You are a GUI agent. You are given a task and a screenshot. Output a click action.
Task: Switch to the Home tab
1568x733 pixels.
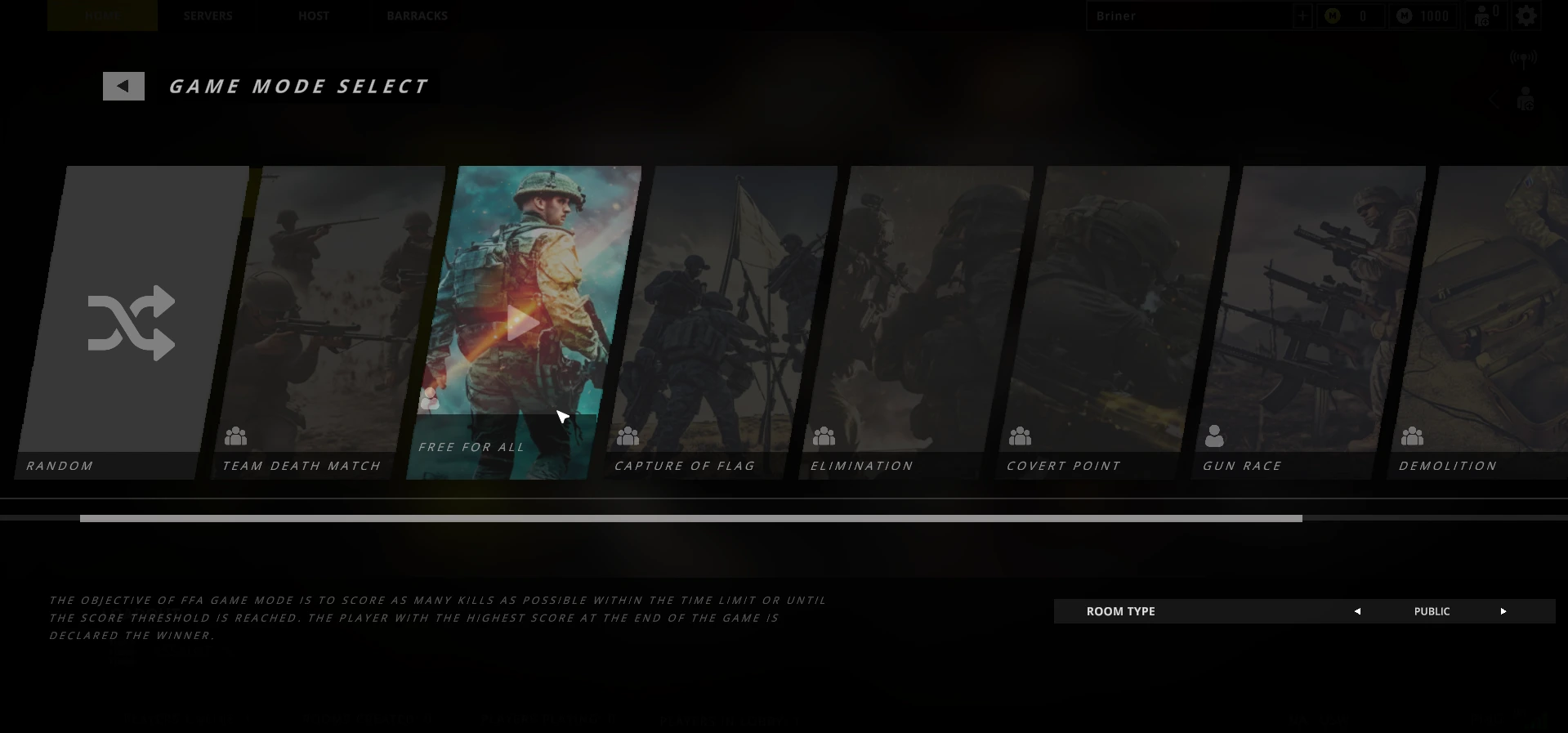click(102, 16)
